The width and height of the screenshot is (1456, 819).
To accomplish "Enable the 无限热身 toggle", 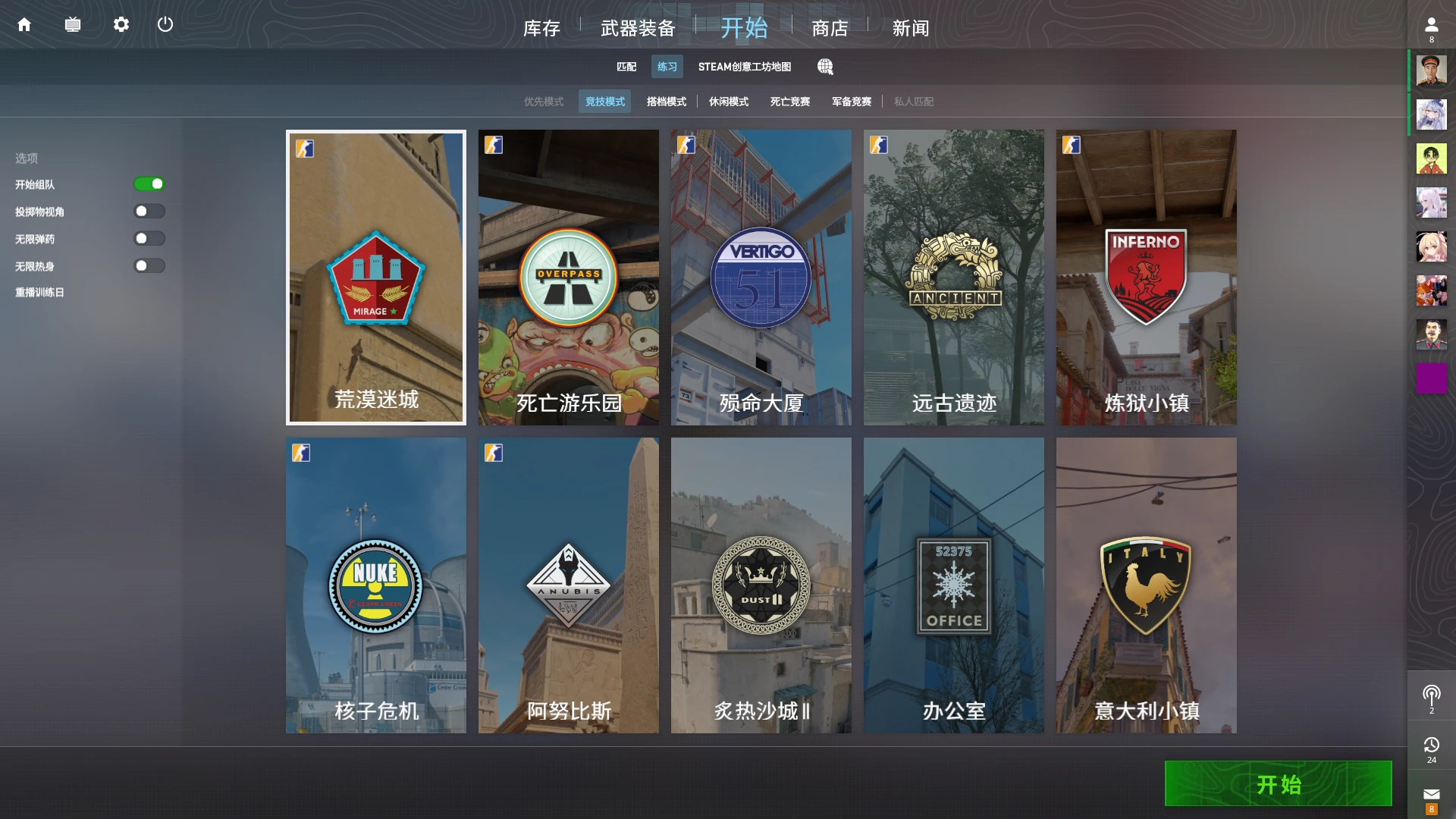I will [149, 265].
